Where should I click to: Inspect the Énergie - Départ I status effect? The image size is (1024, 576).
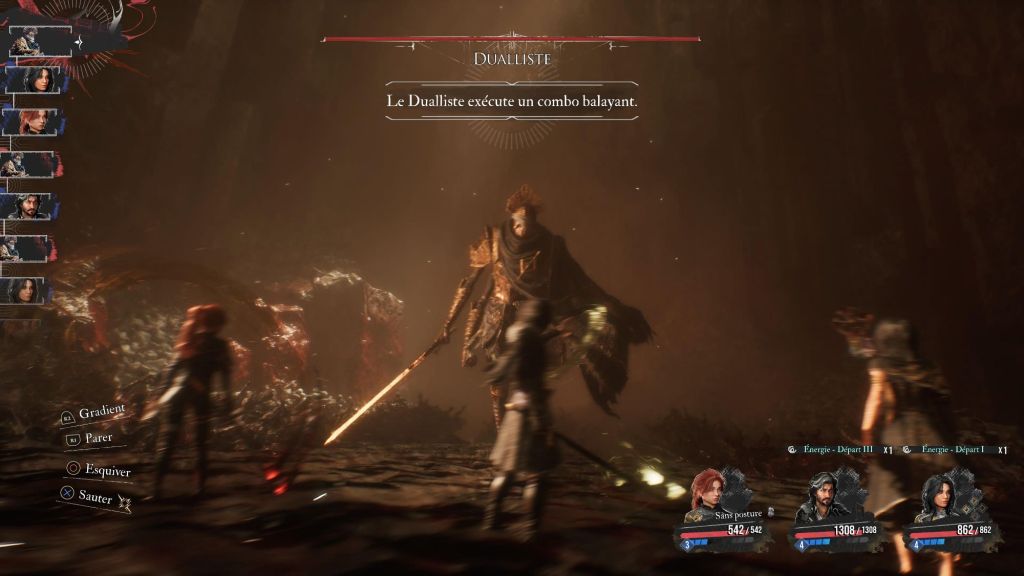coord(952,450)
